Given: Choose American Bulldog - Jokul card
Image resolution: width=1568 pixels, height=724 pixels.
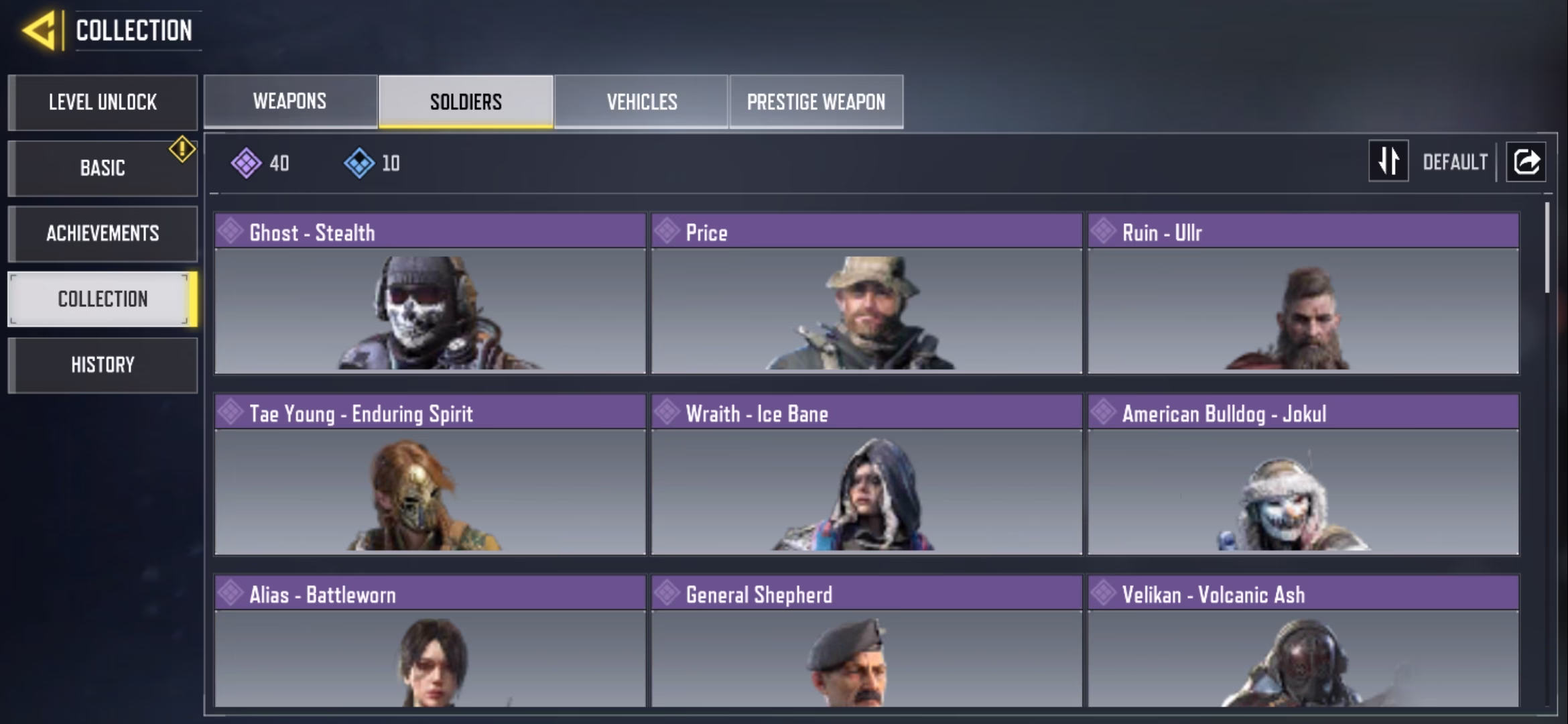Looking at the screenshot, I should tap(1303, 475).
